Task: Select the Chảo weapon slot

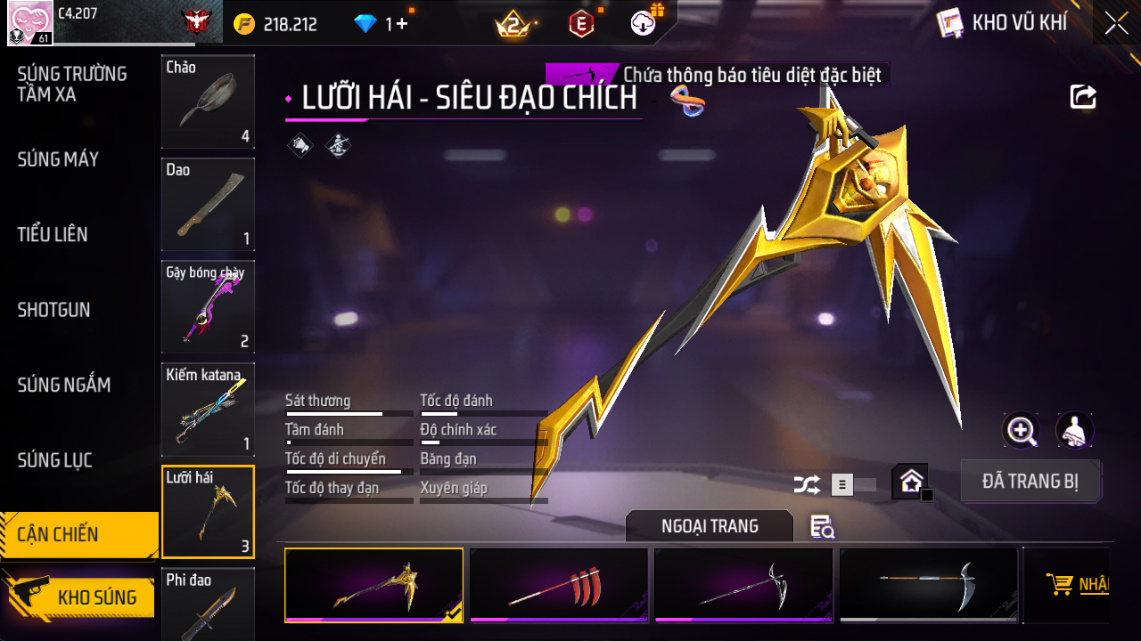Action: (x=208, y=101)
